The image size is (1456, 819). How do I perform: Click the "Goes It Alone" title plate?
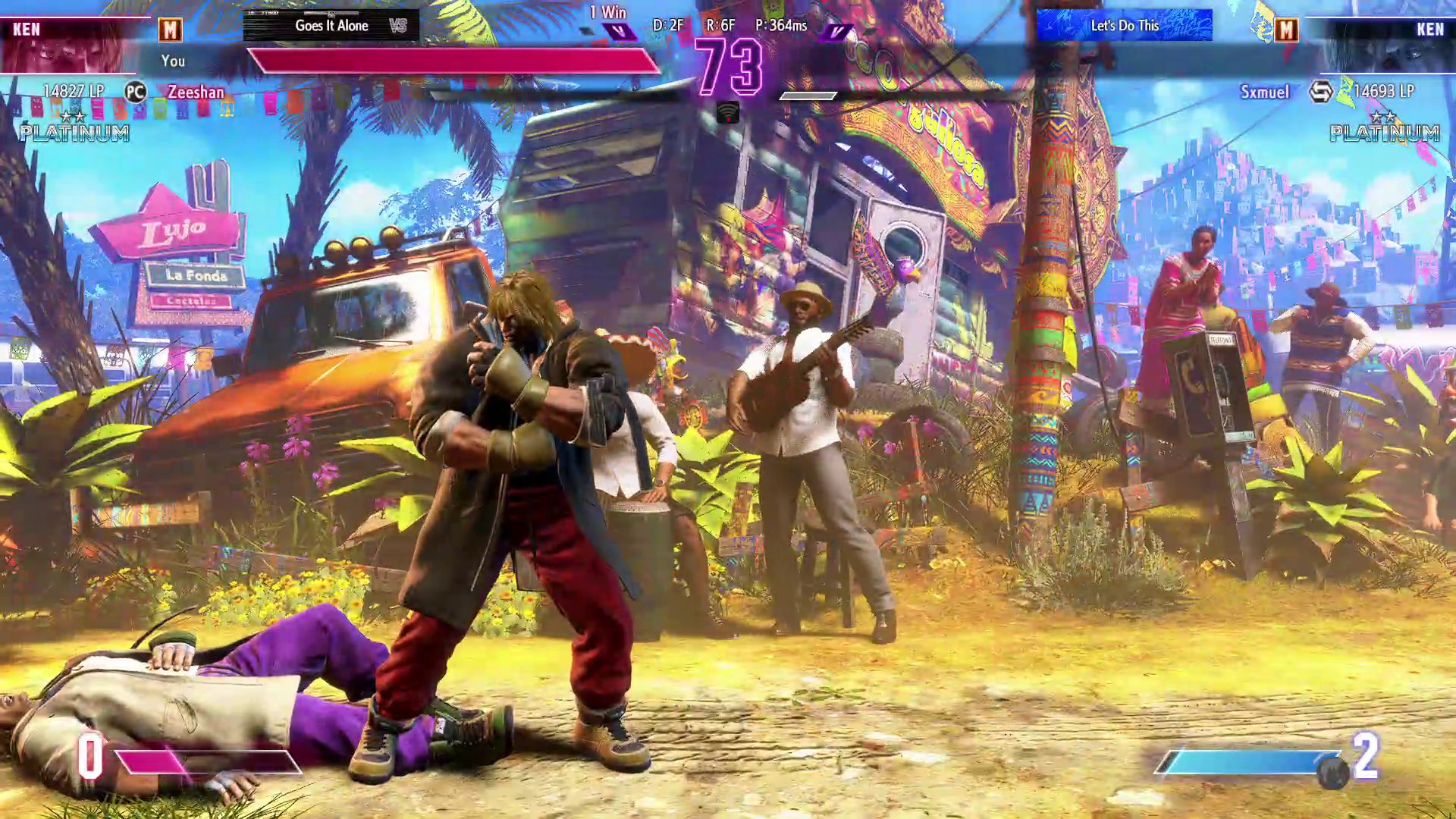pyautogui.click(x=331, y=26)
